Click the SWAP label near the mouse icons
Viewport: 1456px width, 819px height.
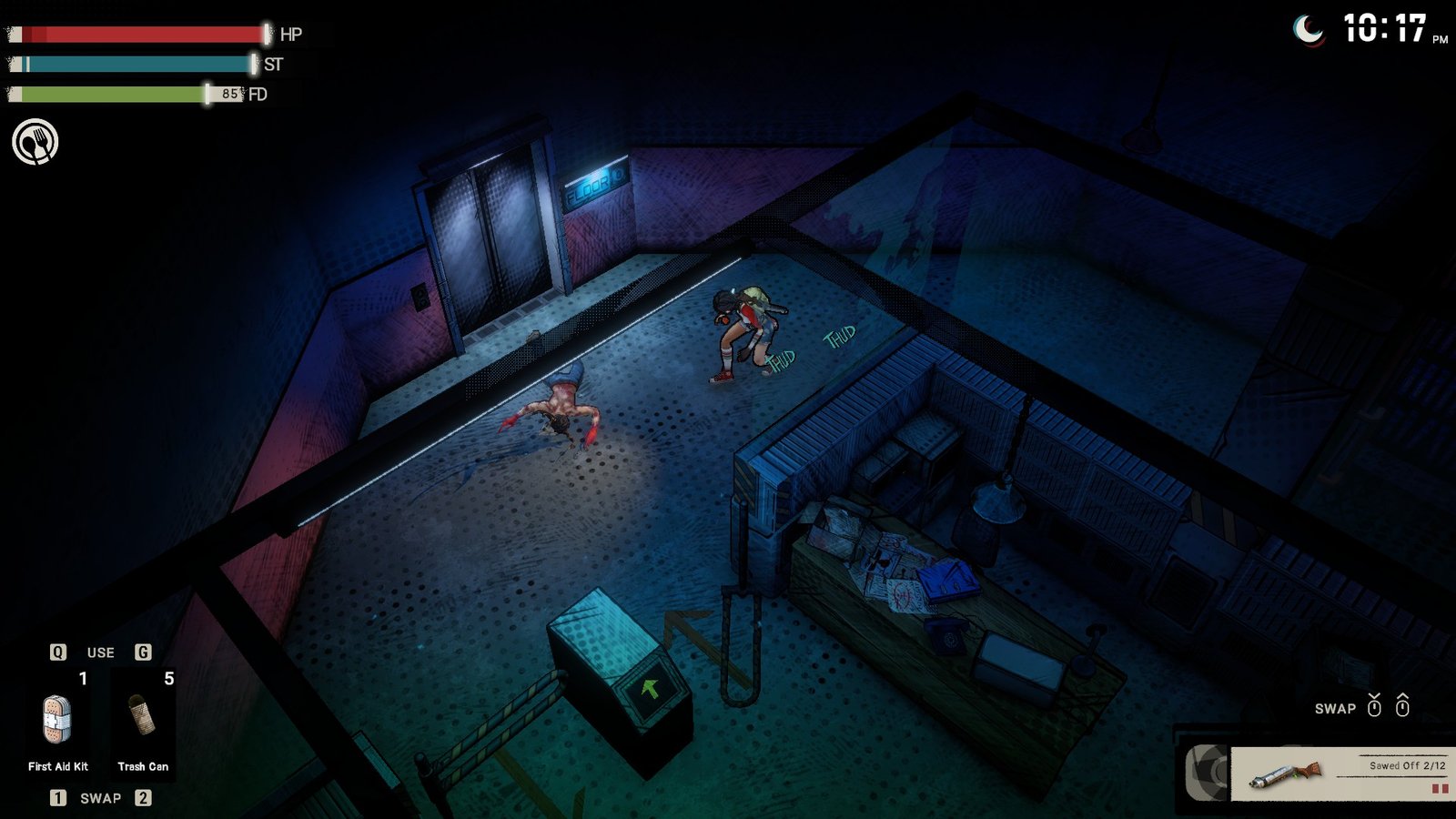click(1334, 708)
